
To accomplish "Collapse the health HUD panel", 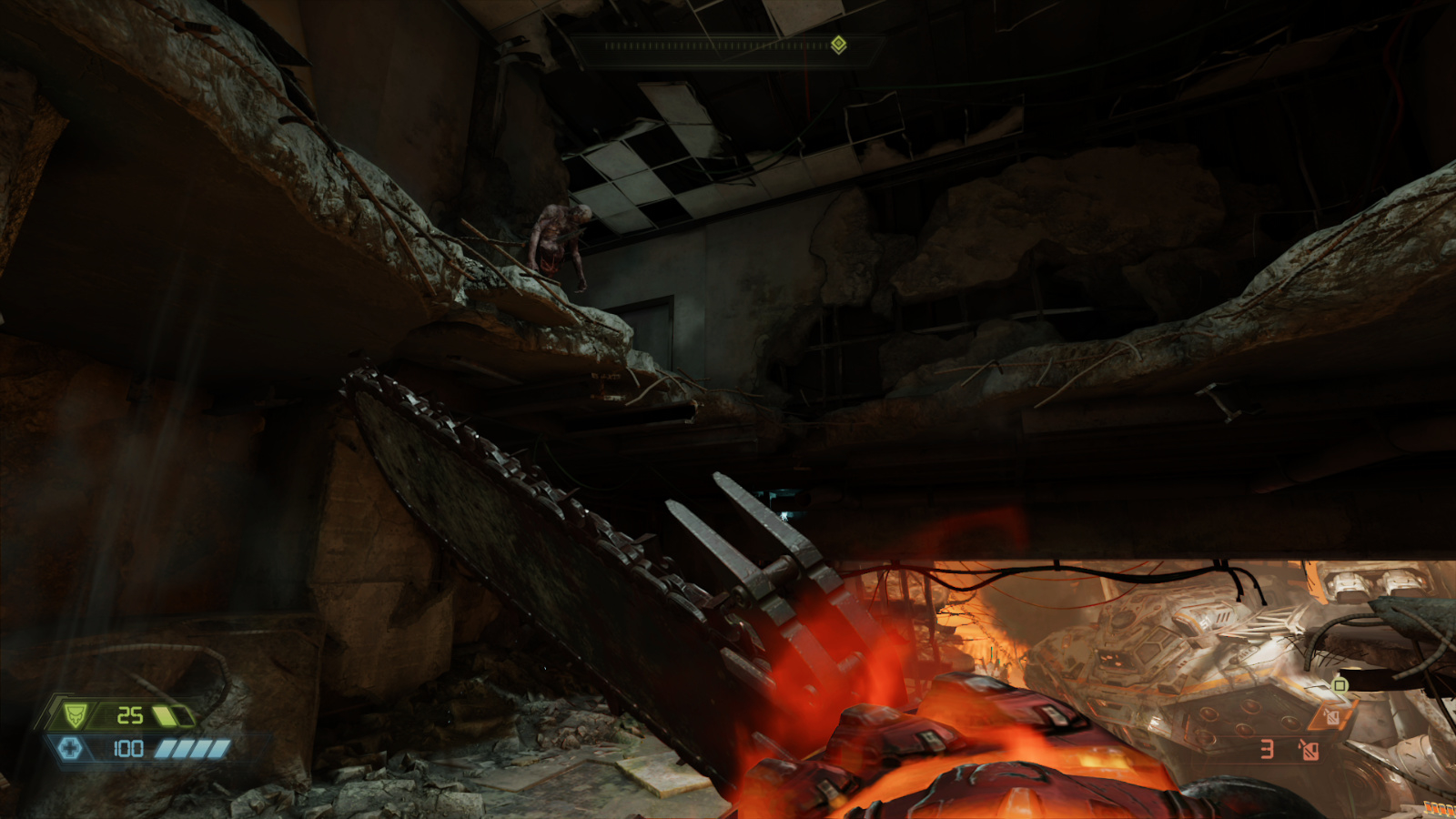I will coord(136,747).
